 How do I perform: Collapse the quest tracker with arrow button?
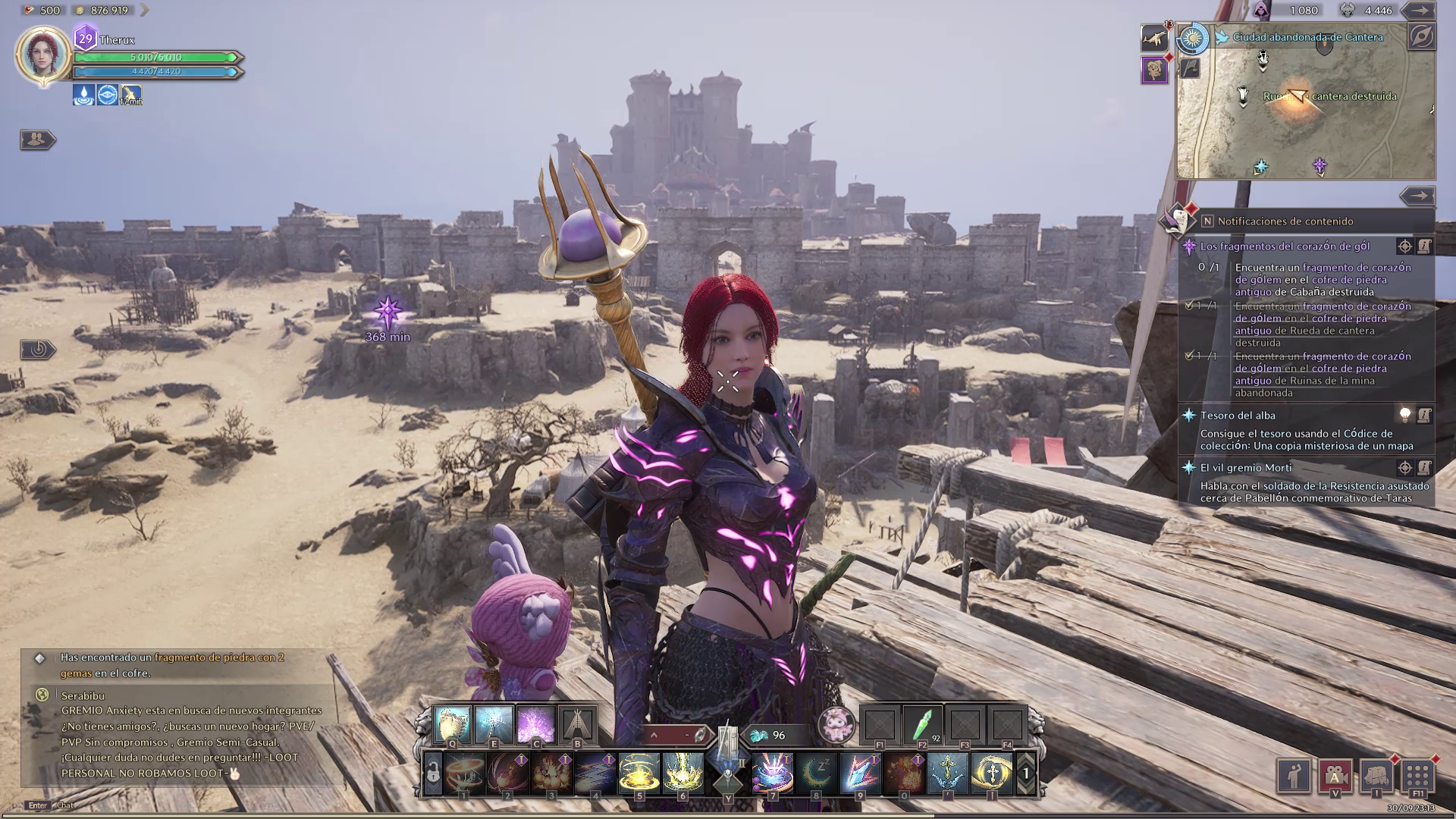click(x=1417, y=196)
